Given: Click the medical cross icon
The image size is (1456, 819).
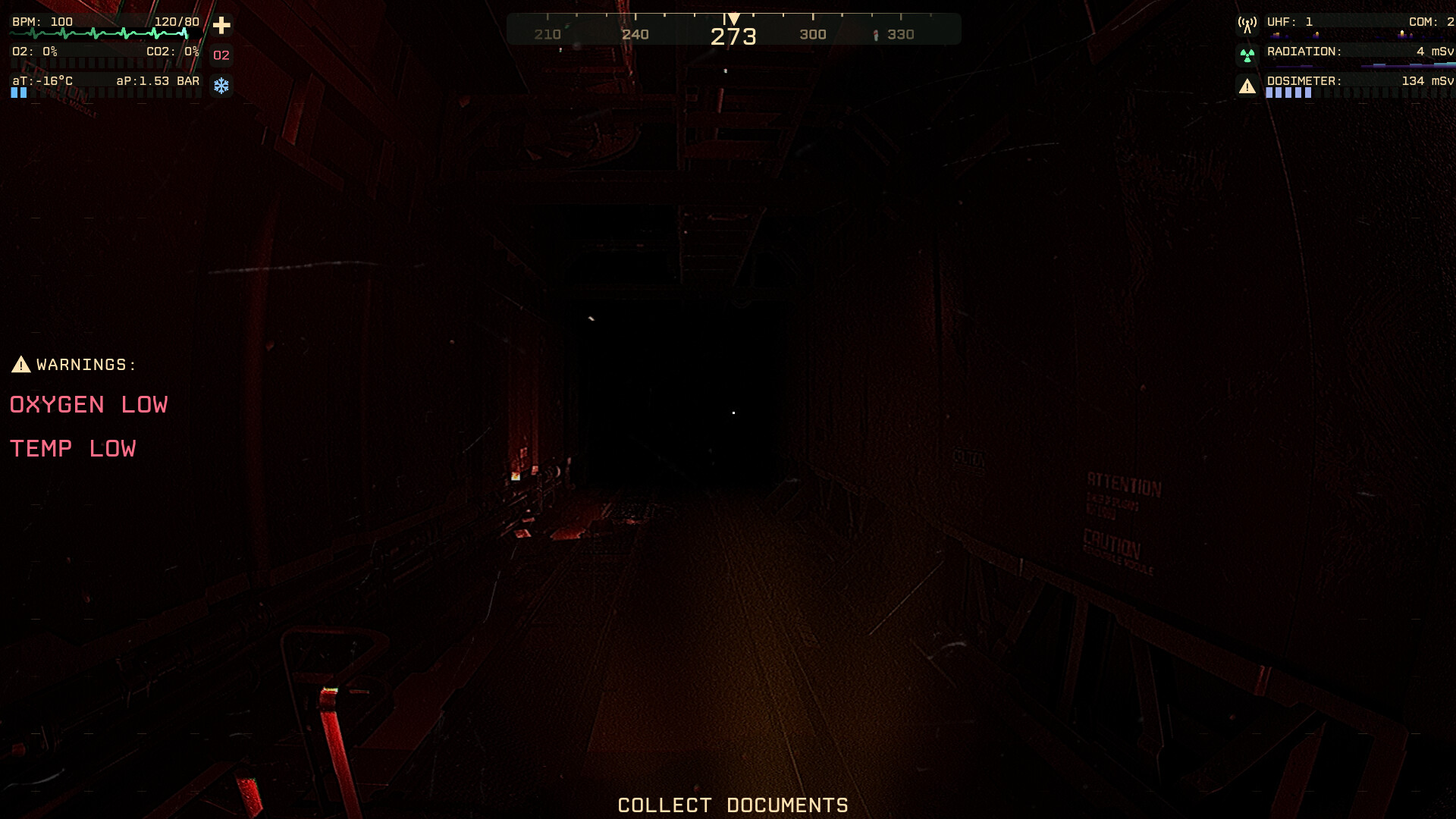Looking at the screenshot, I should pos(221,25).
